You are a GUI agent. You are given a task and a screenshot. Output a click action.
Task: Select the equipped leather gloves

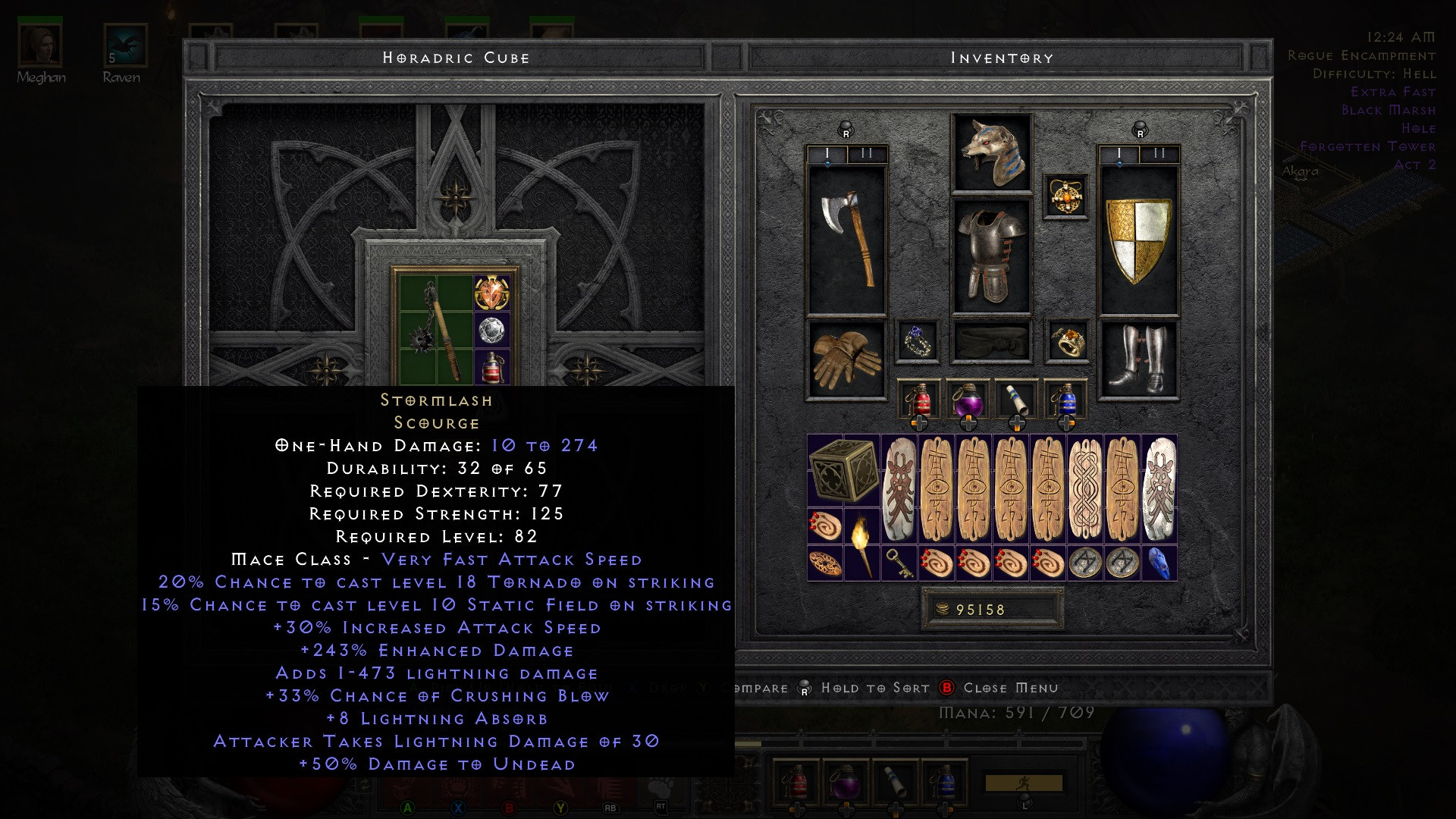click(x=844, y=356)
